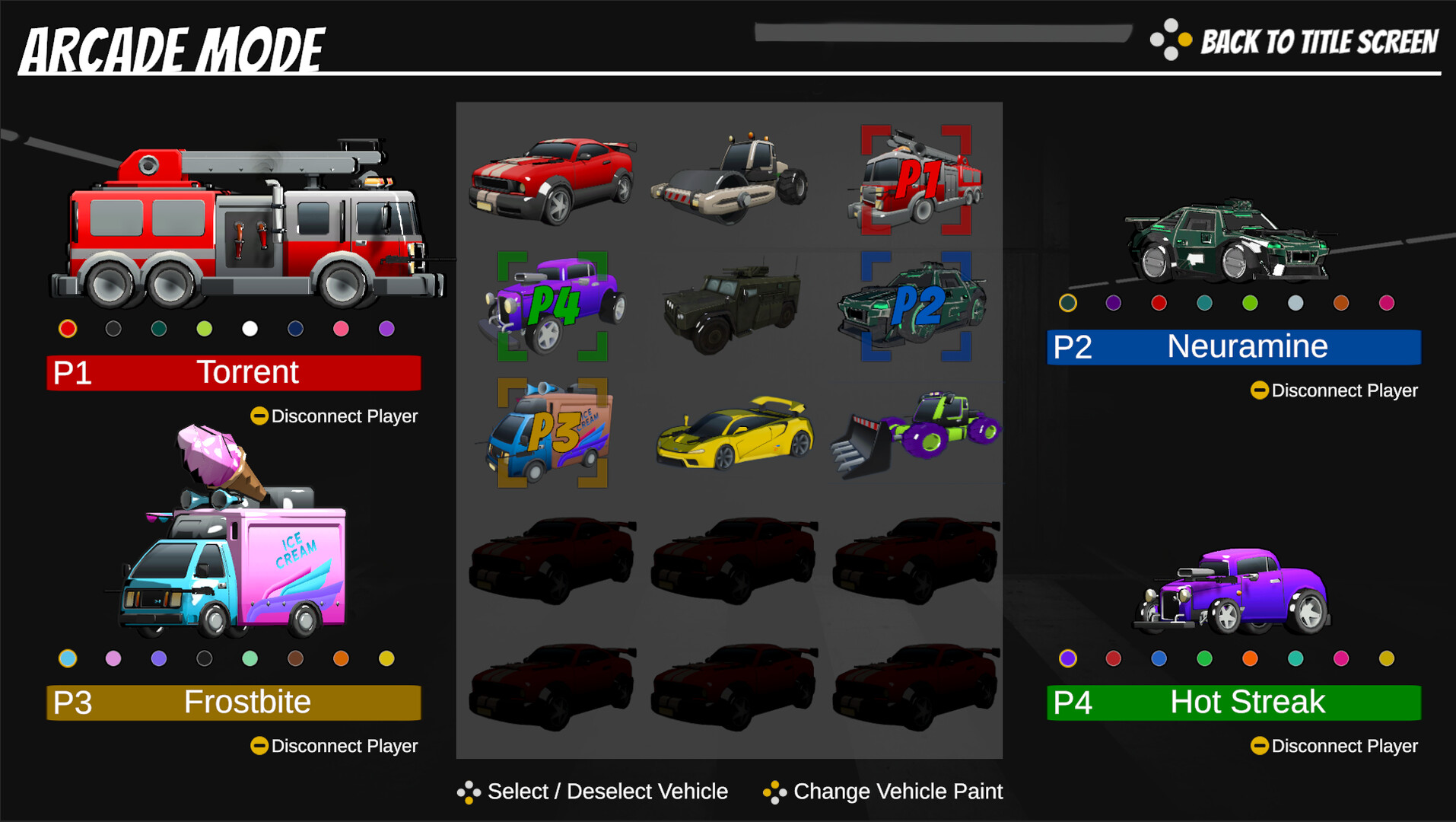This screenshot has width=1456, height=822.
Task: Disconnect Player P1
Action: click(x=333, y=416)
